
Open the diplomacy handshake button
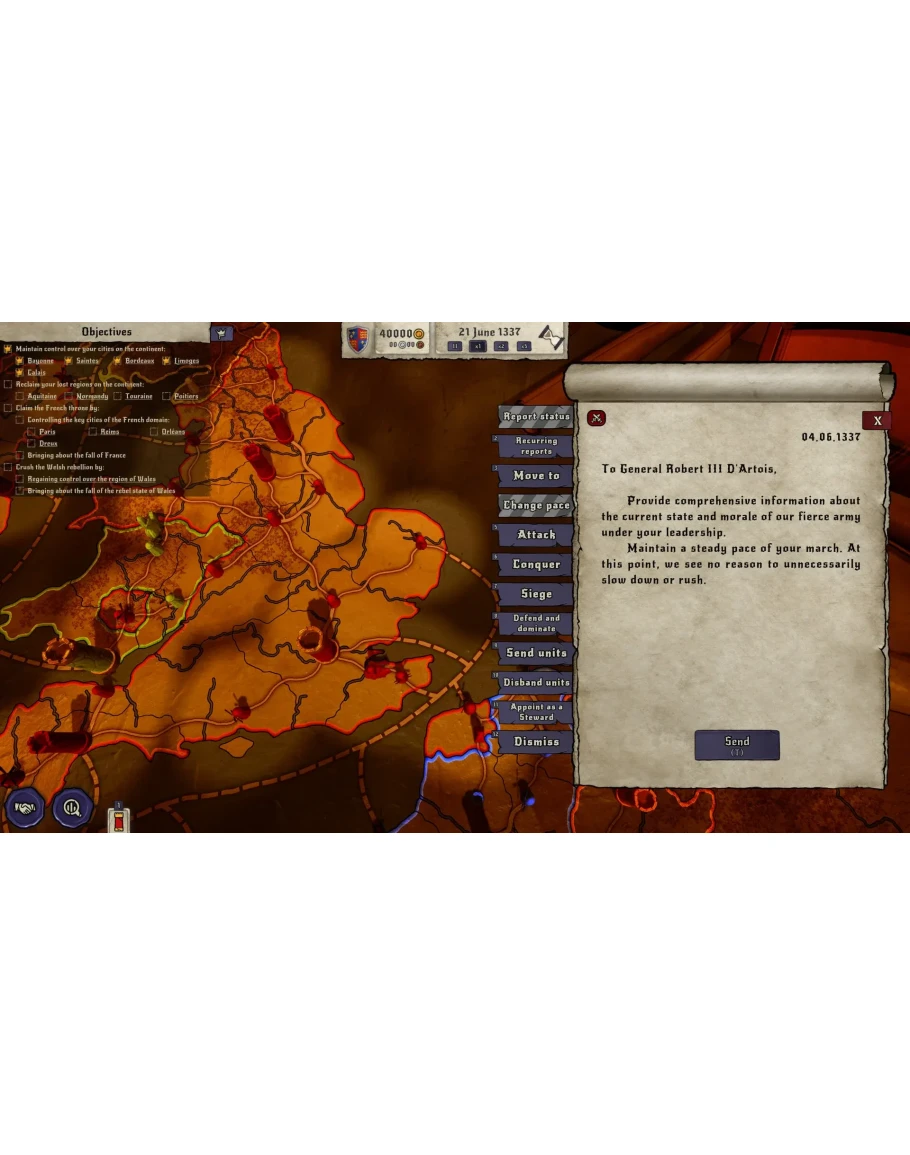(25, 808)
